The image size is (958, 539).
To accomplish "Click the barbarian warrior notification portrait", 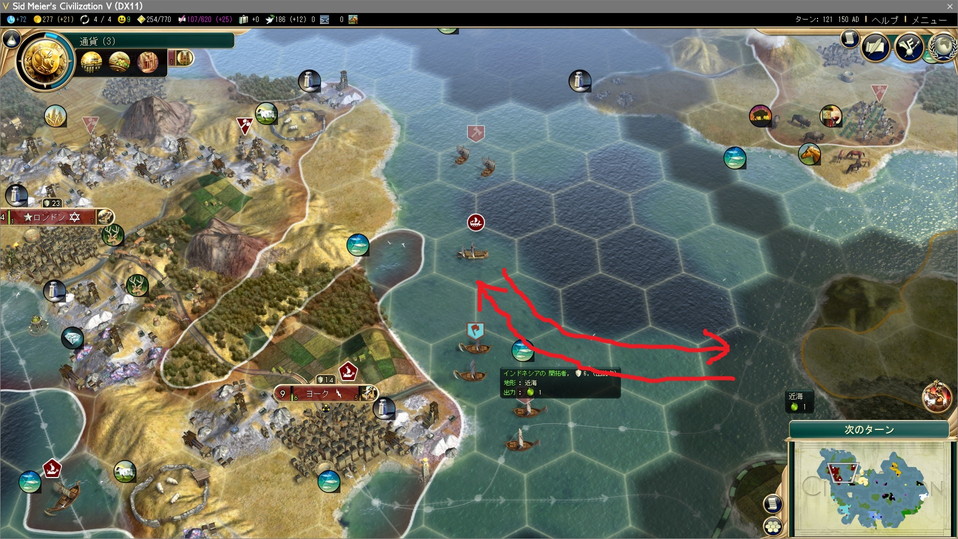I will pos(936,394).
